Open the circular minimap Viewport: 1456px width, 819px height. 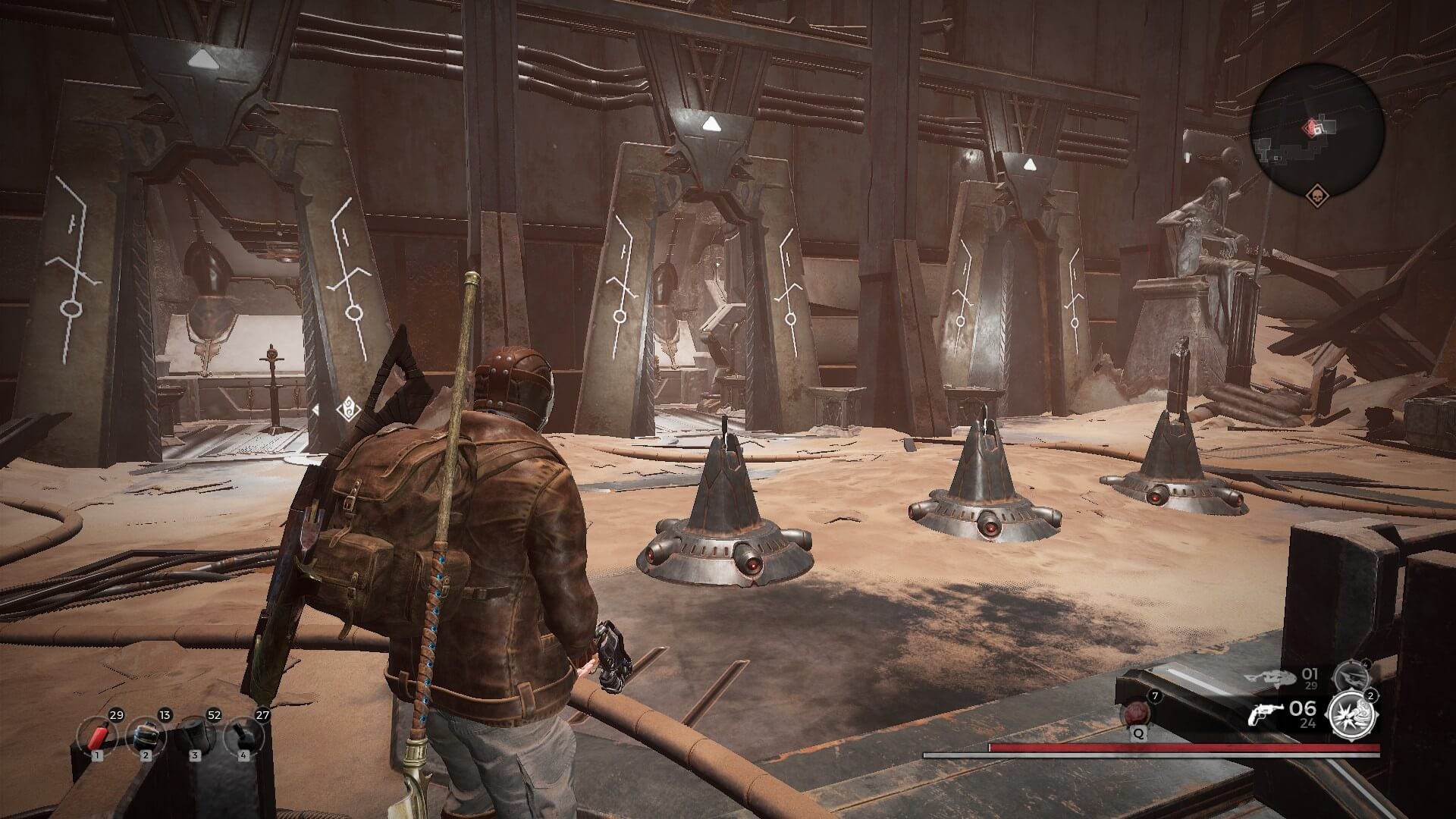1318,130
